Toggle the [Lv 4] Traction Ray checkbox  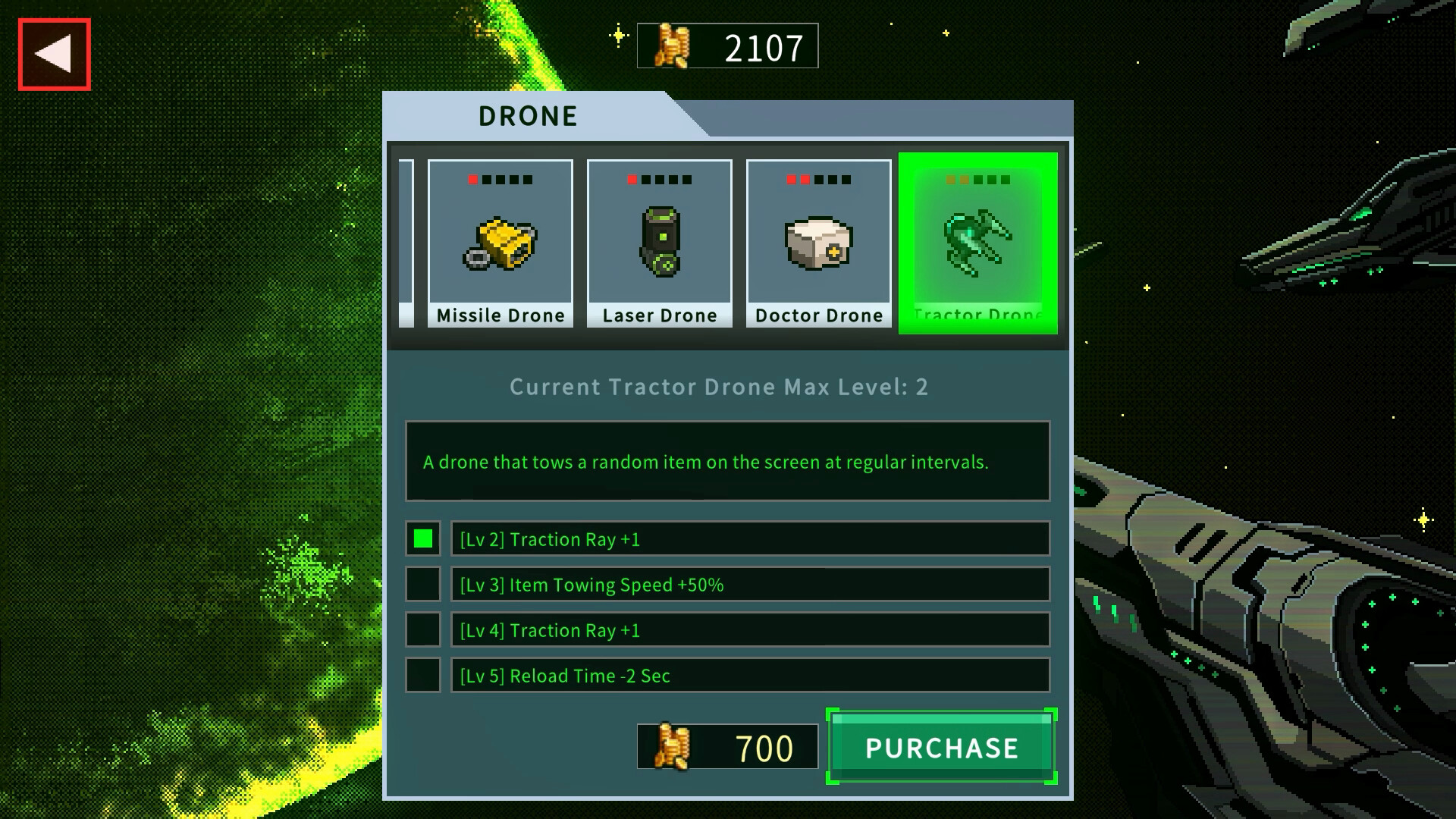coord(422,630)
